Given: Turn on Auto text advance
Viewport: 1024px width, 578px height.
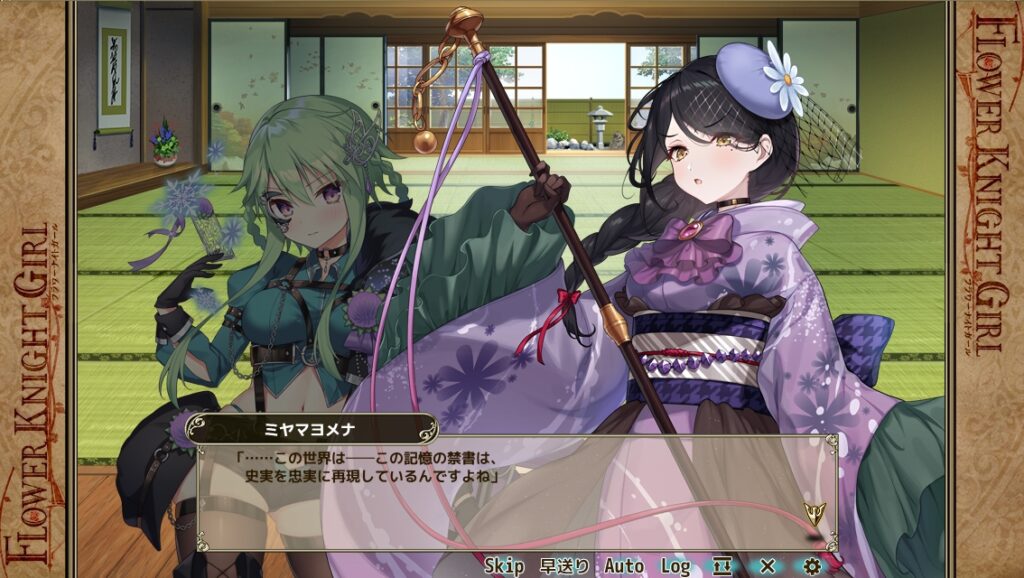Looking at the screenshot, I should click(x=624, y=566).
